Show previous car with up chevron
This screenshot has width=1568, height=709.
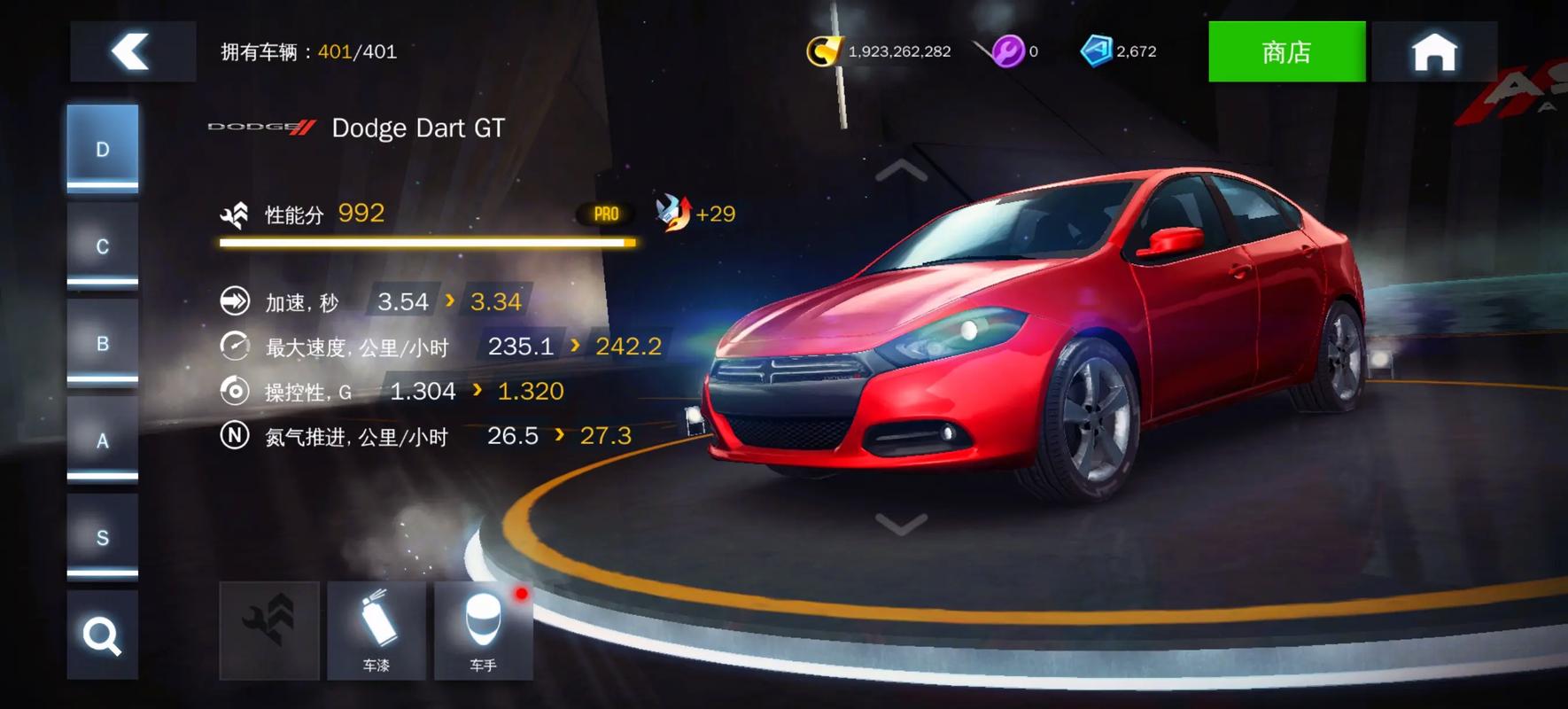tap(901, 170)
